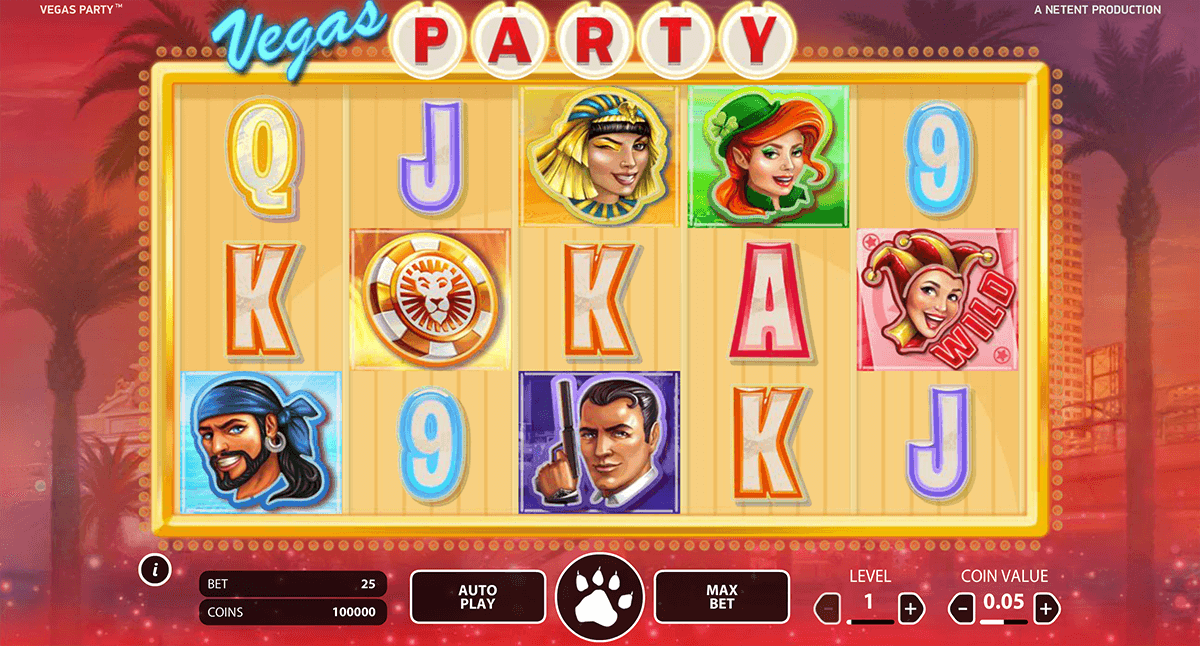Lower the coin value
The height and width of the screenshot is (646, 1200).
click(960, 606)
